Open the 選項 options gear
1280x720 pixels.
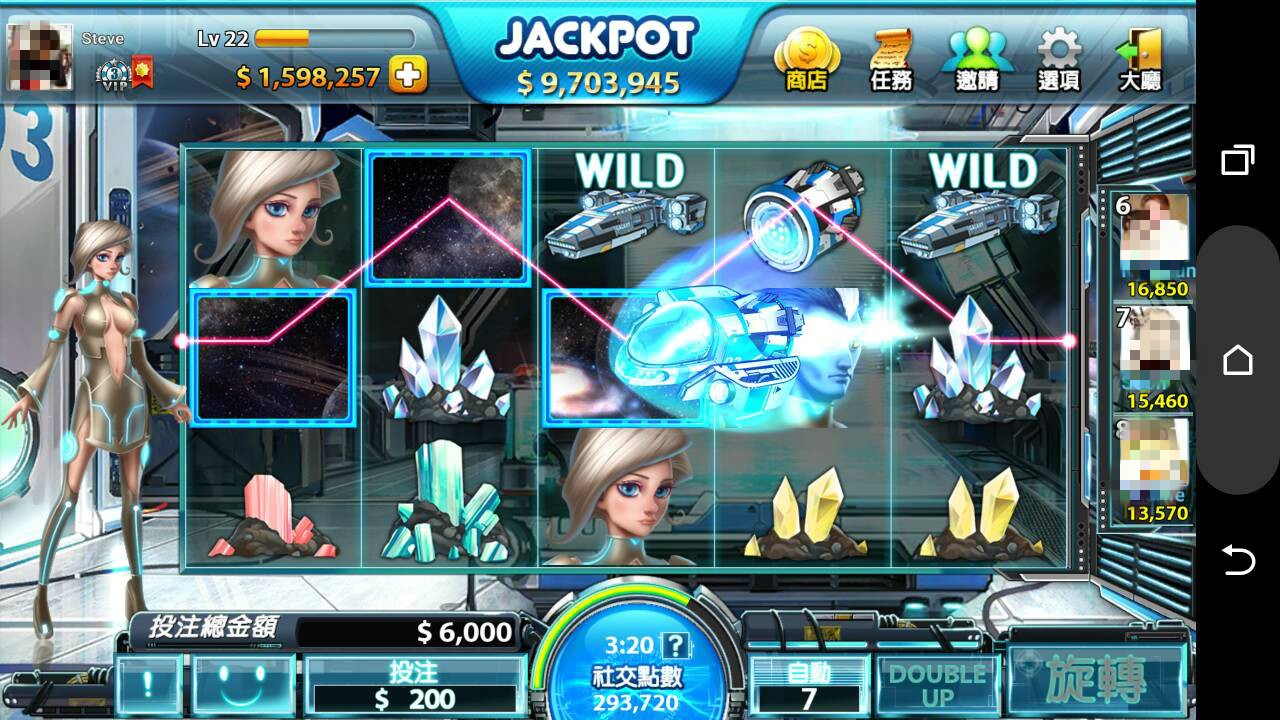pos(1059,60)
